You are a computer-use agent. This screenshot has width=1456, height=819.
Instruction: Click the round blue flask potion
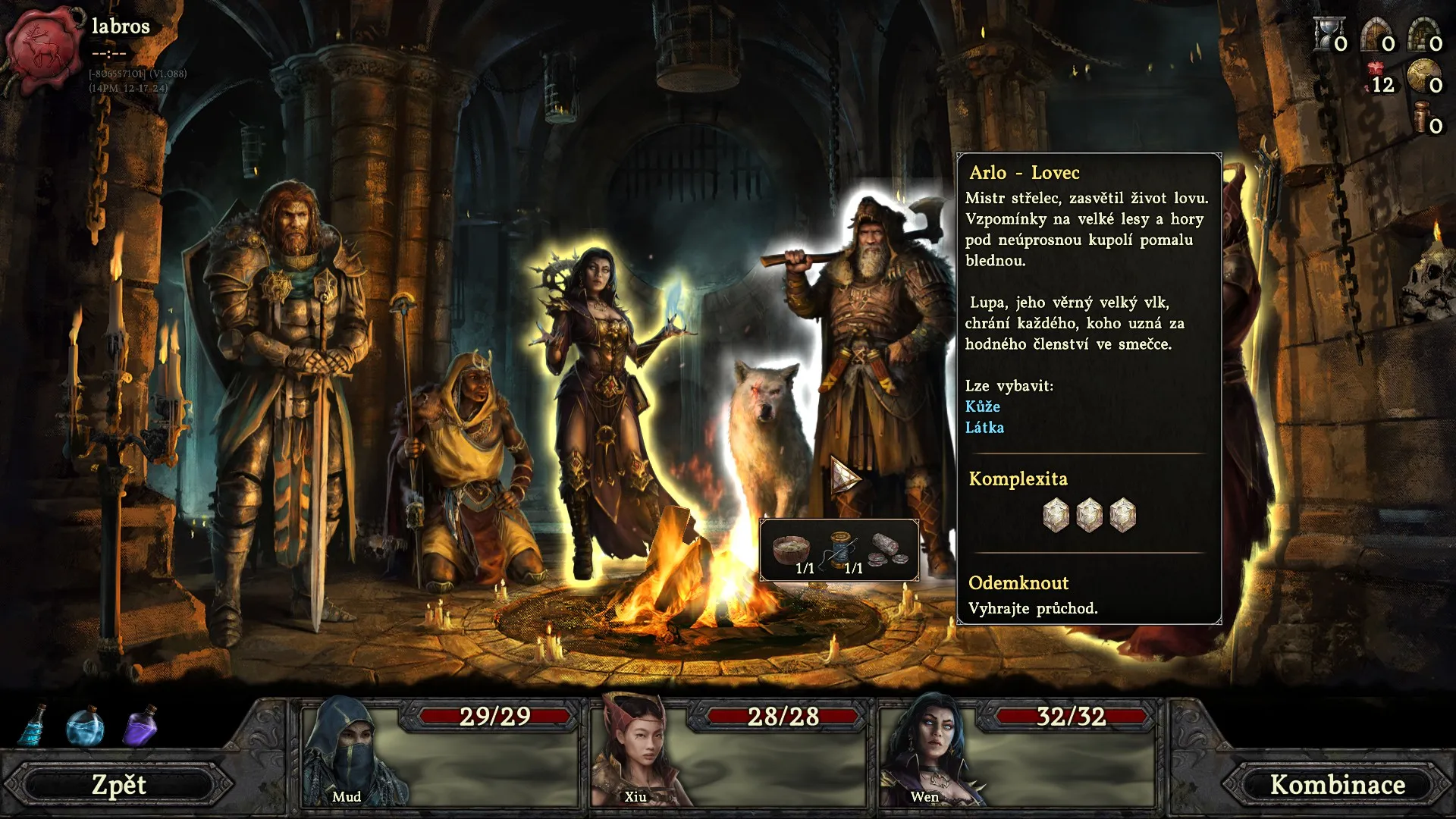click(85, 726)
